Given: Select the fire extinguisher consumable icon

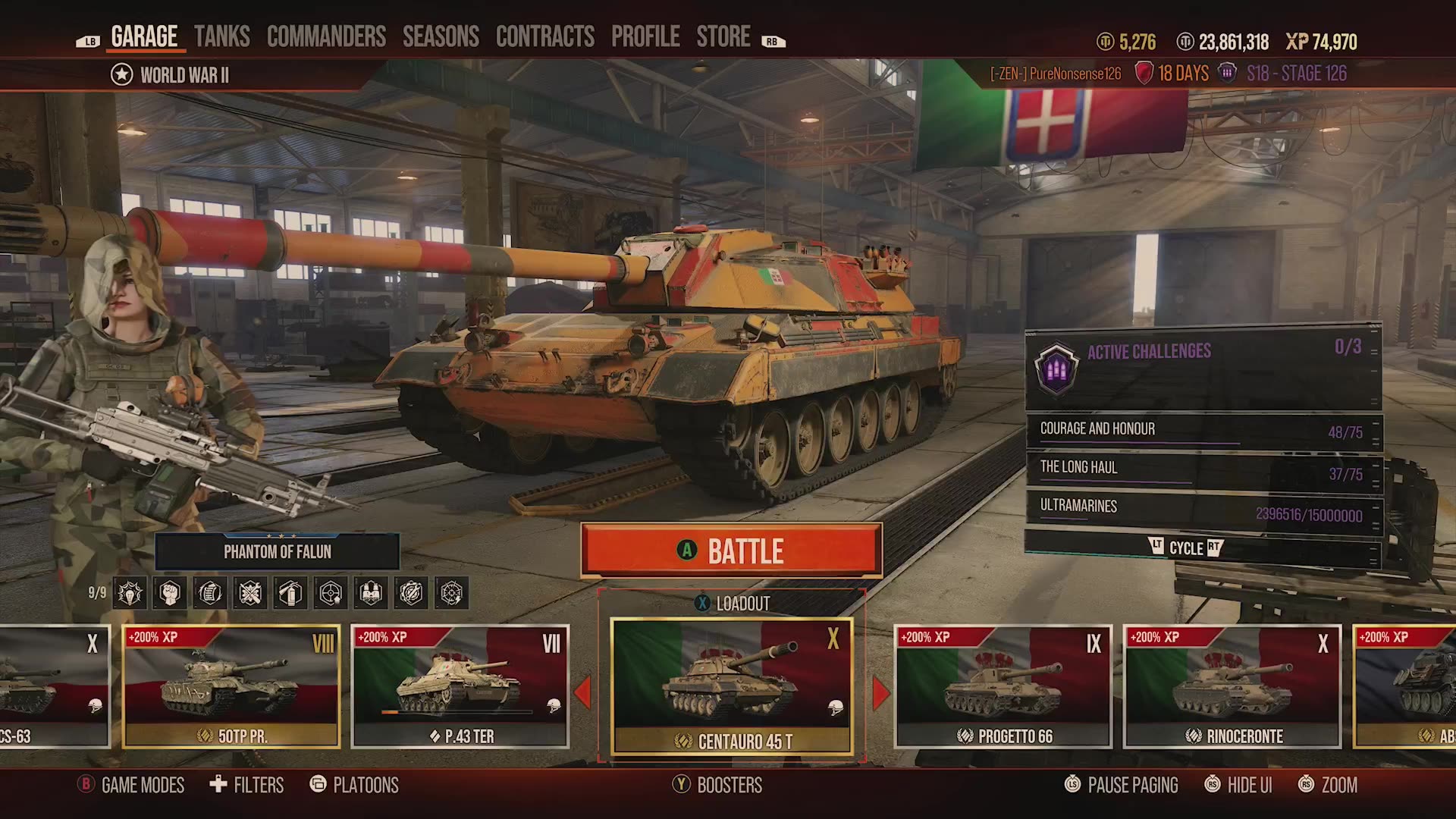Looking at the screenshot, I should 290,594.
